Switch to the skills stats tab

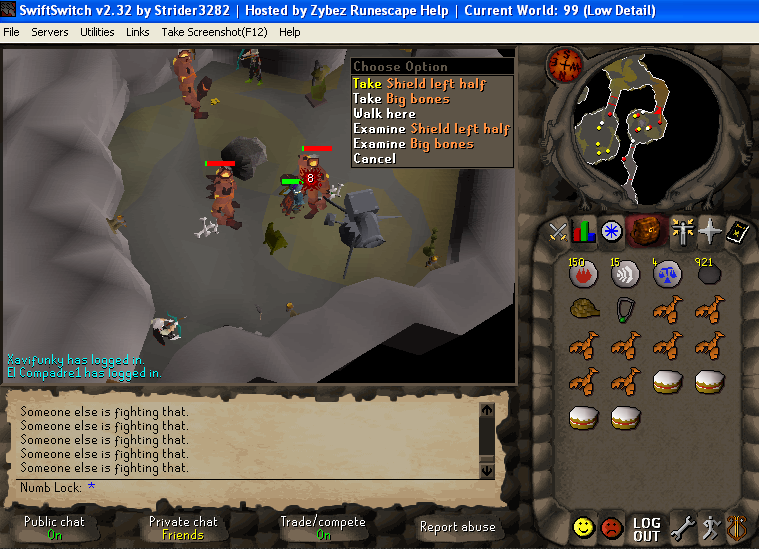pos(583,231)
